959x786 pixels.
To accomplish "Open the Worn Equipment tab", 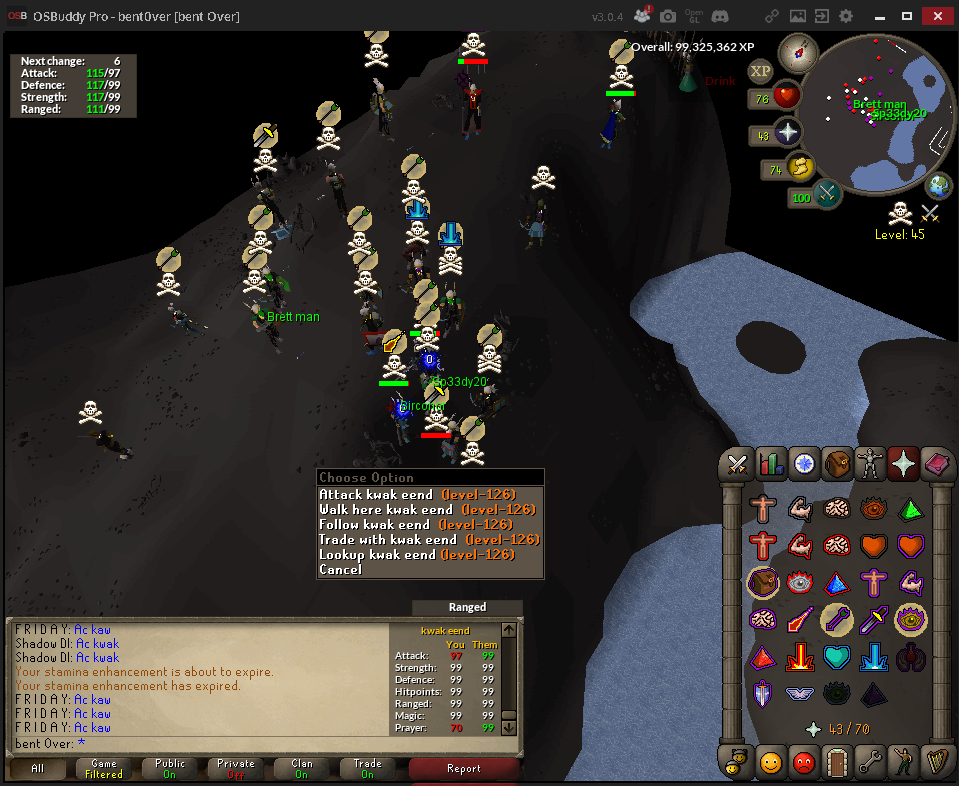I will pos(870,464).
